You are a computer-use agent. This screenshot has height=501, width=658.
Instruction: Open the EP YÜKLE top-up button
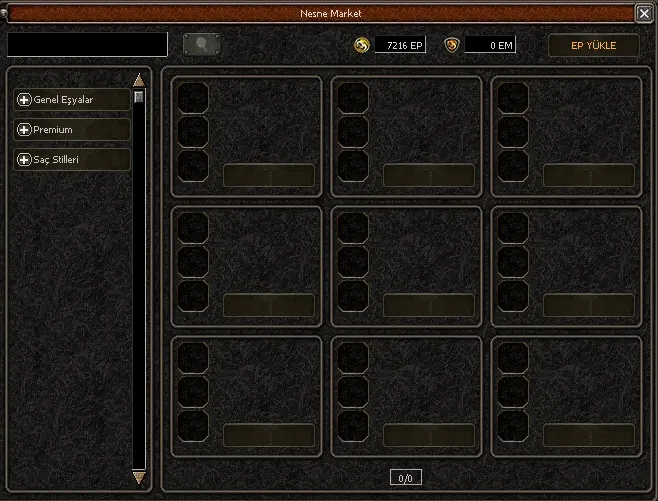tap(593, 46)
